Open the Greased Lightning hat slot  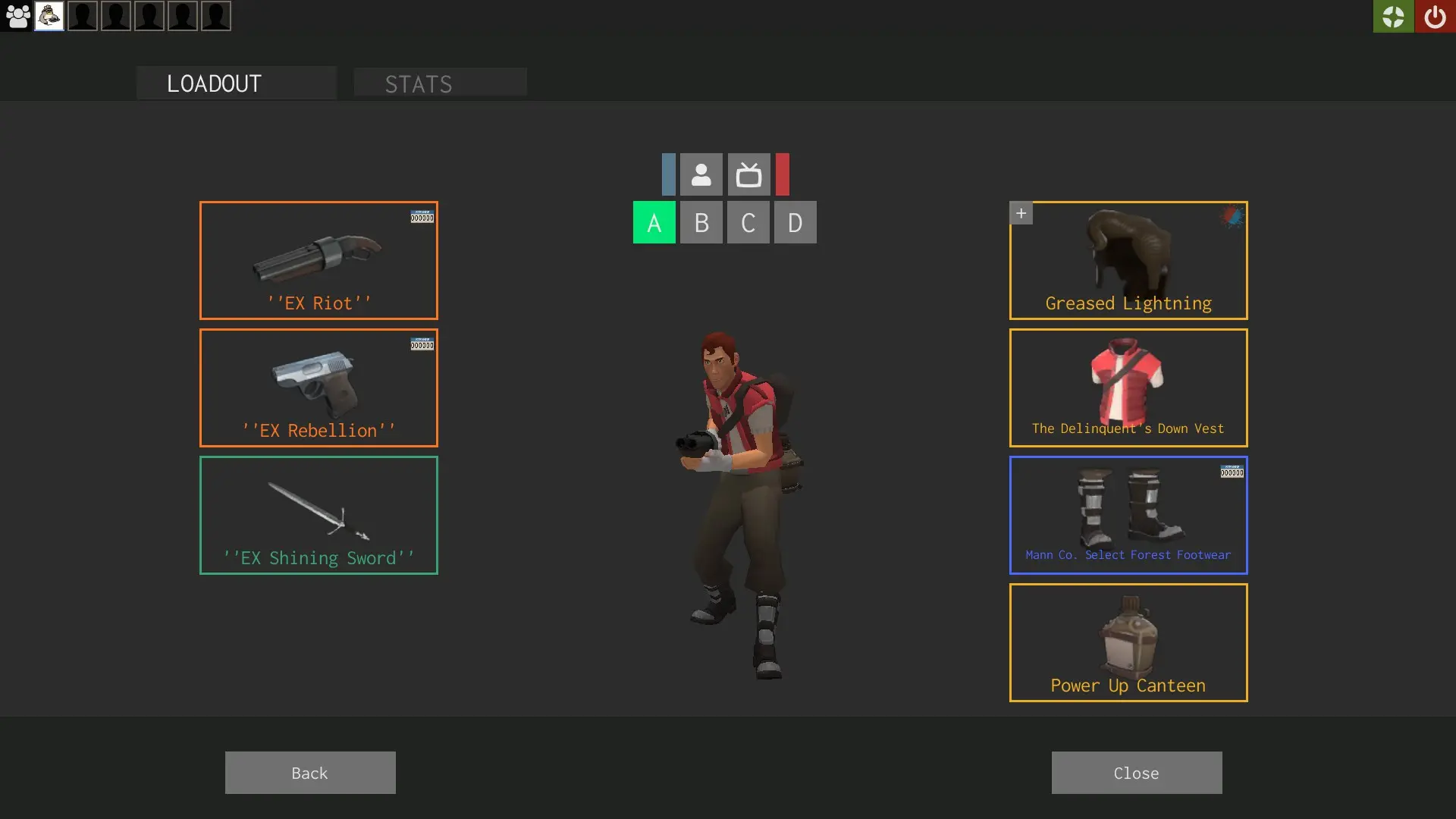point(1128,260)
